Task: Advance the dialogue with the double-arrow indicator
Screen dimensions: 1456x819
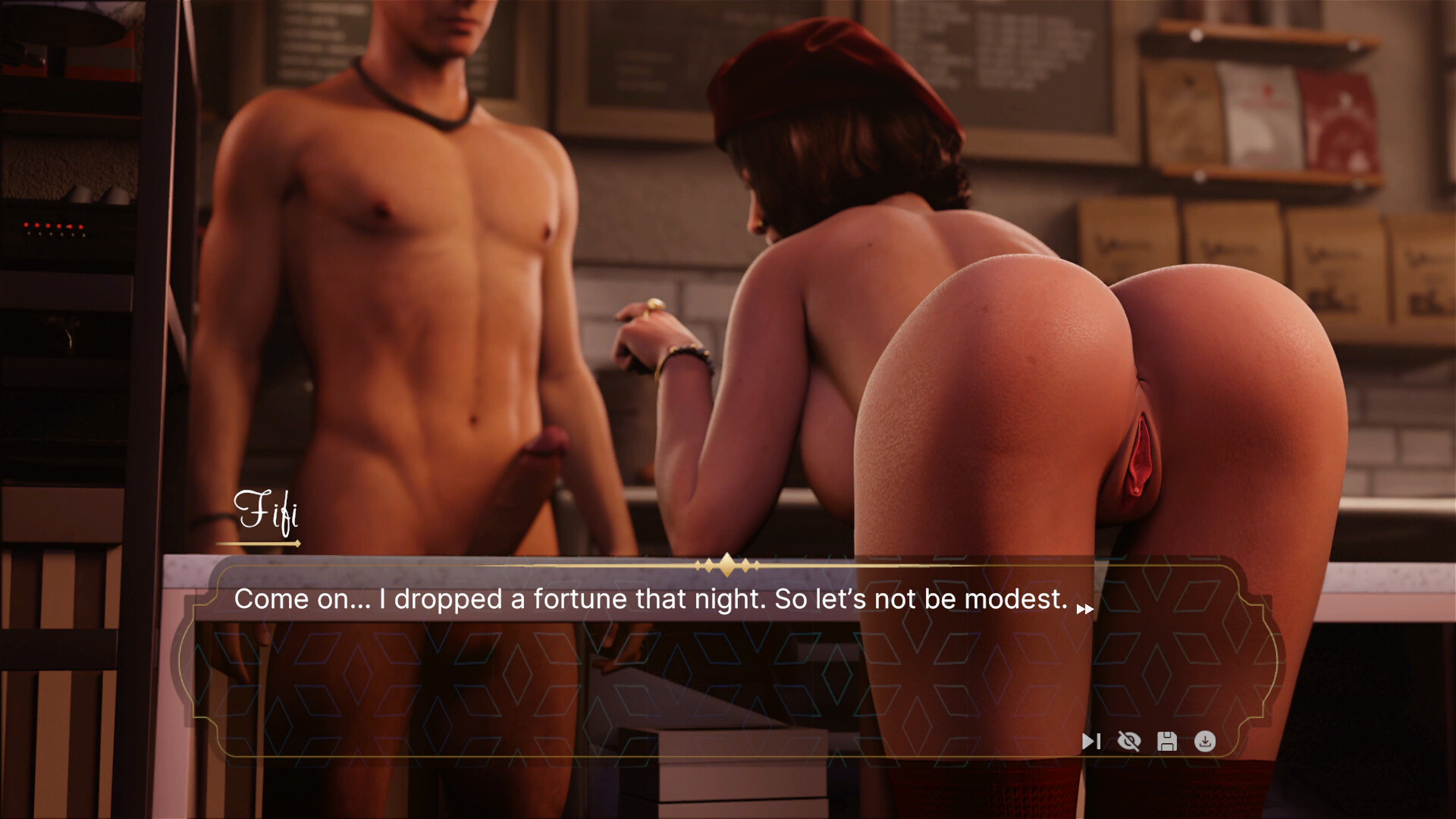Action: click(x=1085, y=609)
